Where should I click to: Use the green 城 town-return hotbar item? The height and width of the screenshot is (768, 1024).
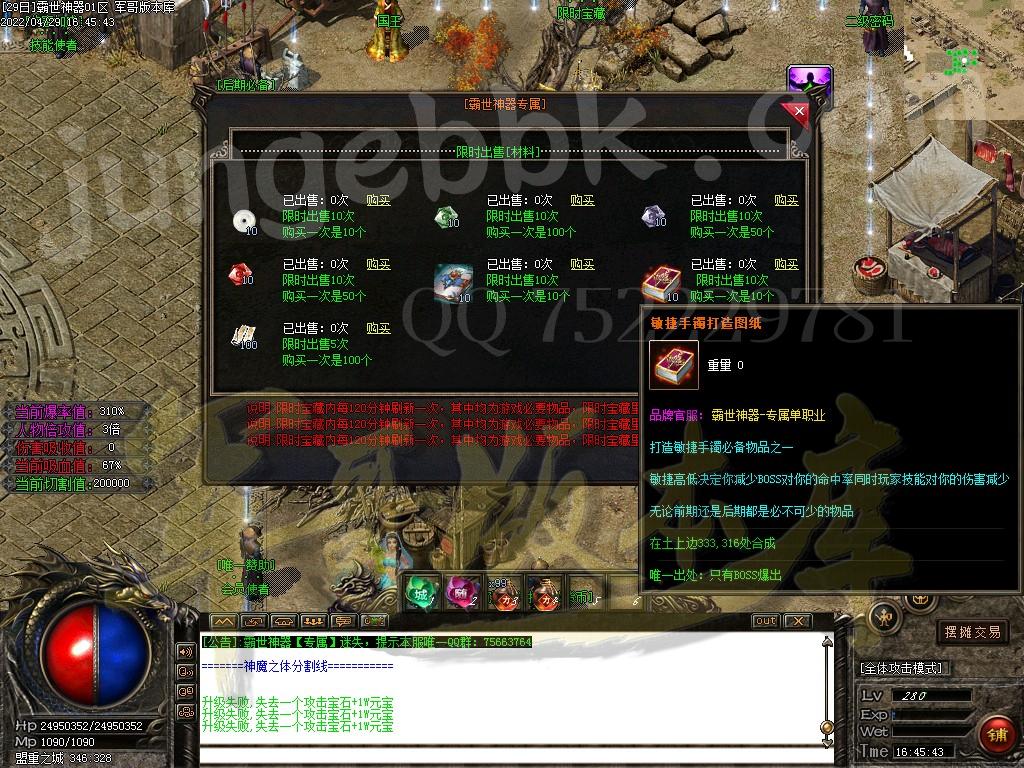coord(420,593)
